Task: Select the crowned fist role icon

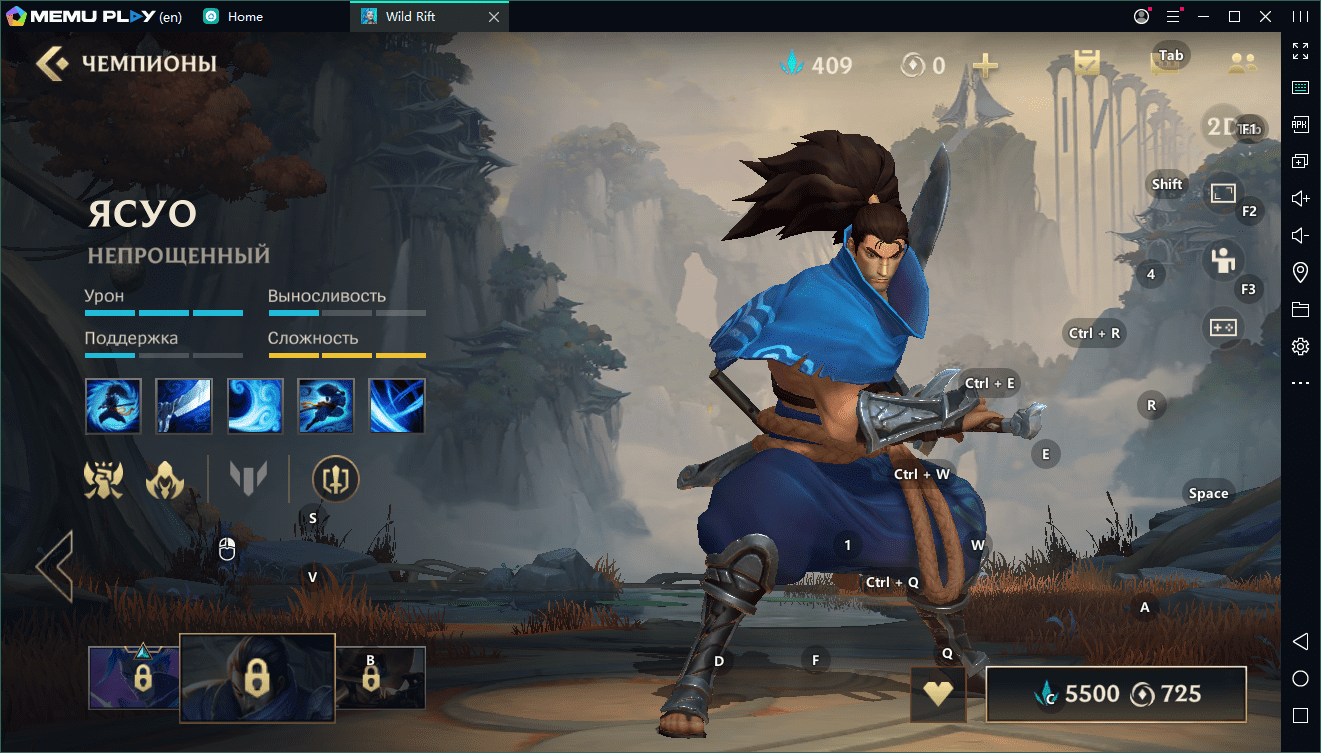Action: click(104, 480)
